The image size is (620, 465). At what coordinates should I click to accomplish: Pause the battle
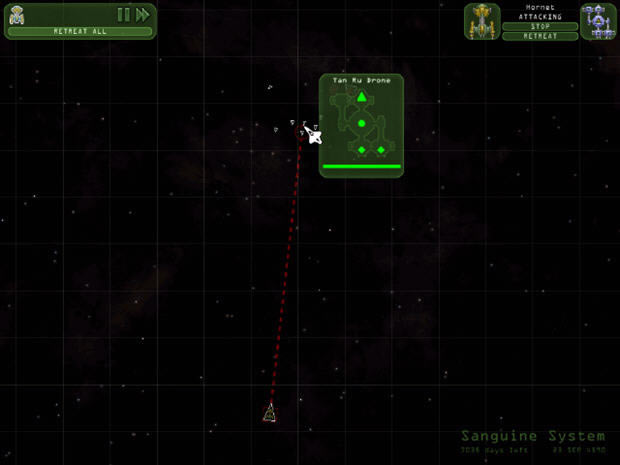(x=124, y=14)
